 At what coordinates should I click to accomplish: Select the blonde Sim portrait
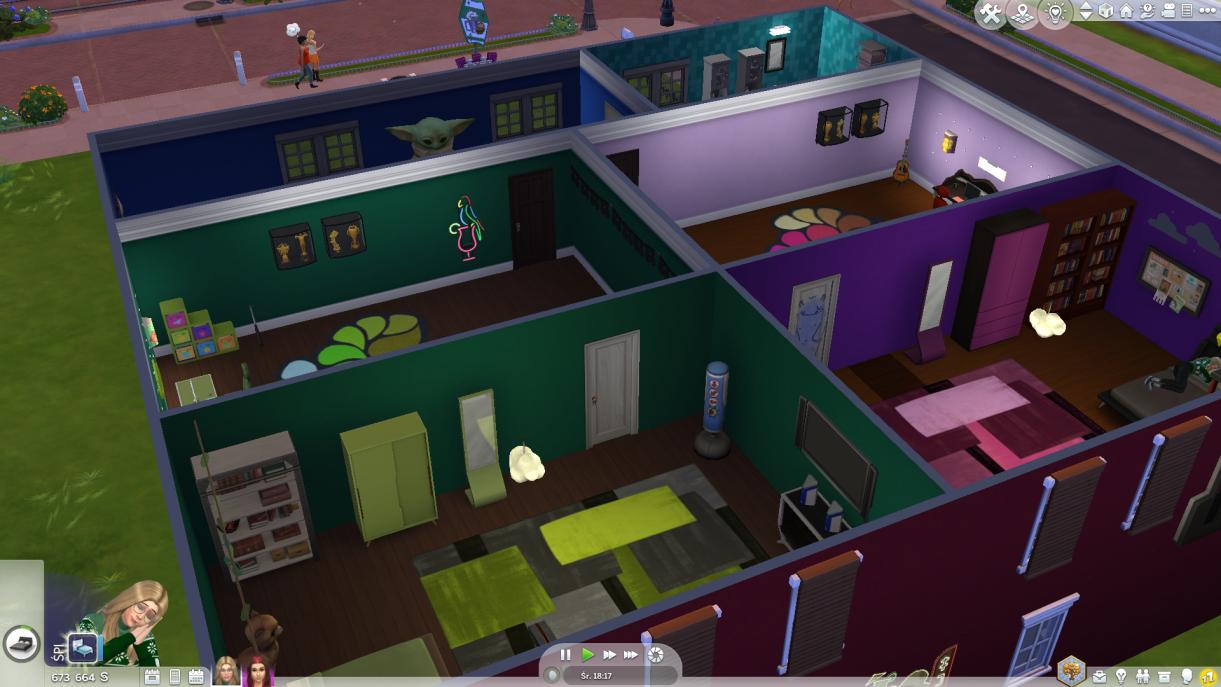tap(226, 672)
